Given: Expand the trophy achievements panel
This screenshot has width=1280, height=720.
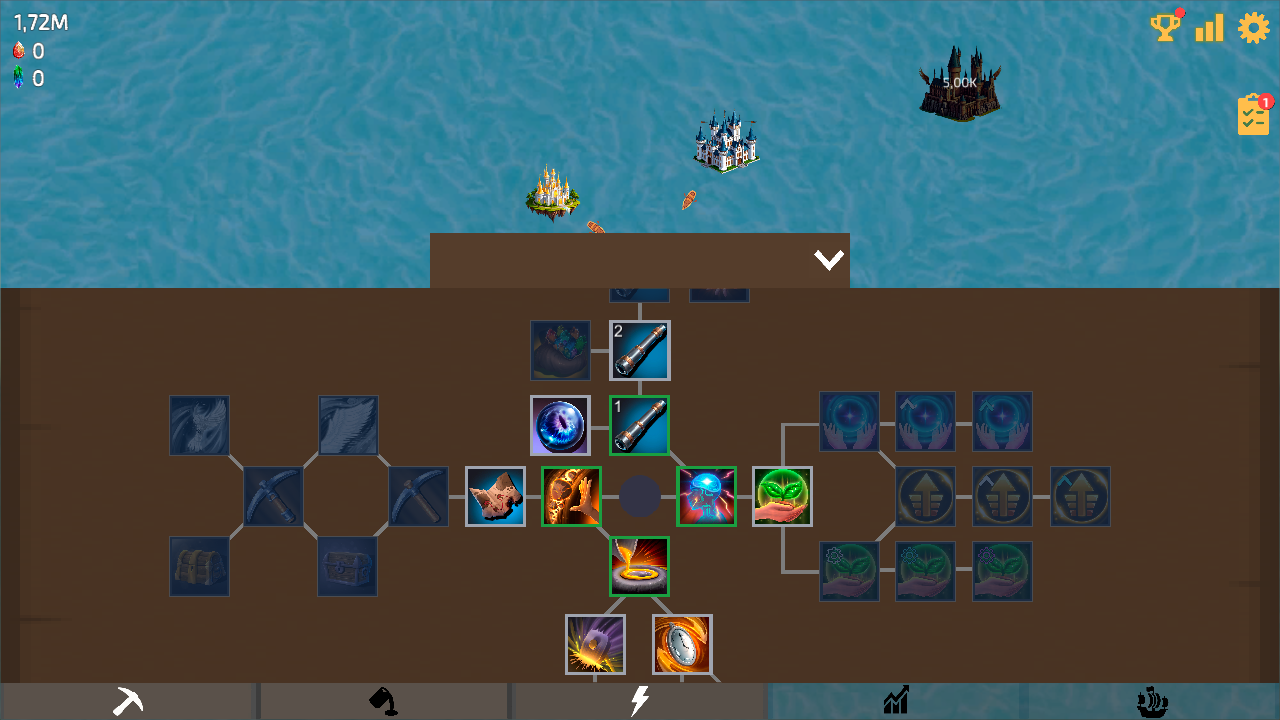Looking at the screenshot, I should pyautogui.click(x=1165, y=28).
